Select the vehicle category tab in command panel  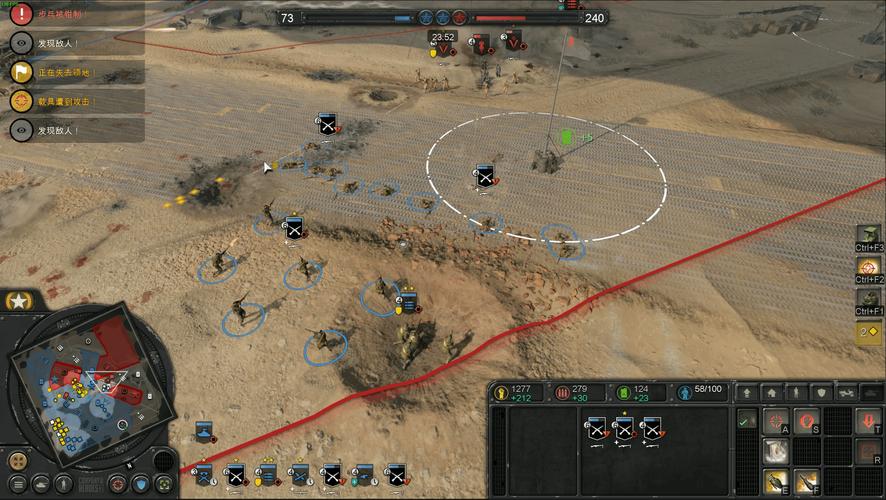coord(847,393)
